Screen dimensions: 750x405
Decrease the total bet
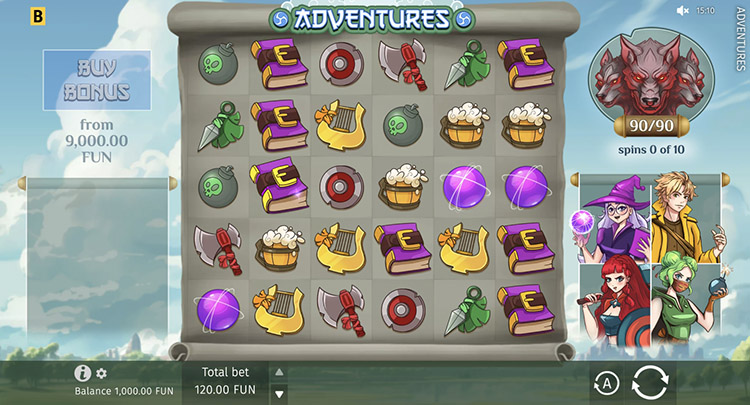pyautogui.click(x=279, y=392)
